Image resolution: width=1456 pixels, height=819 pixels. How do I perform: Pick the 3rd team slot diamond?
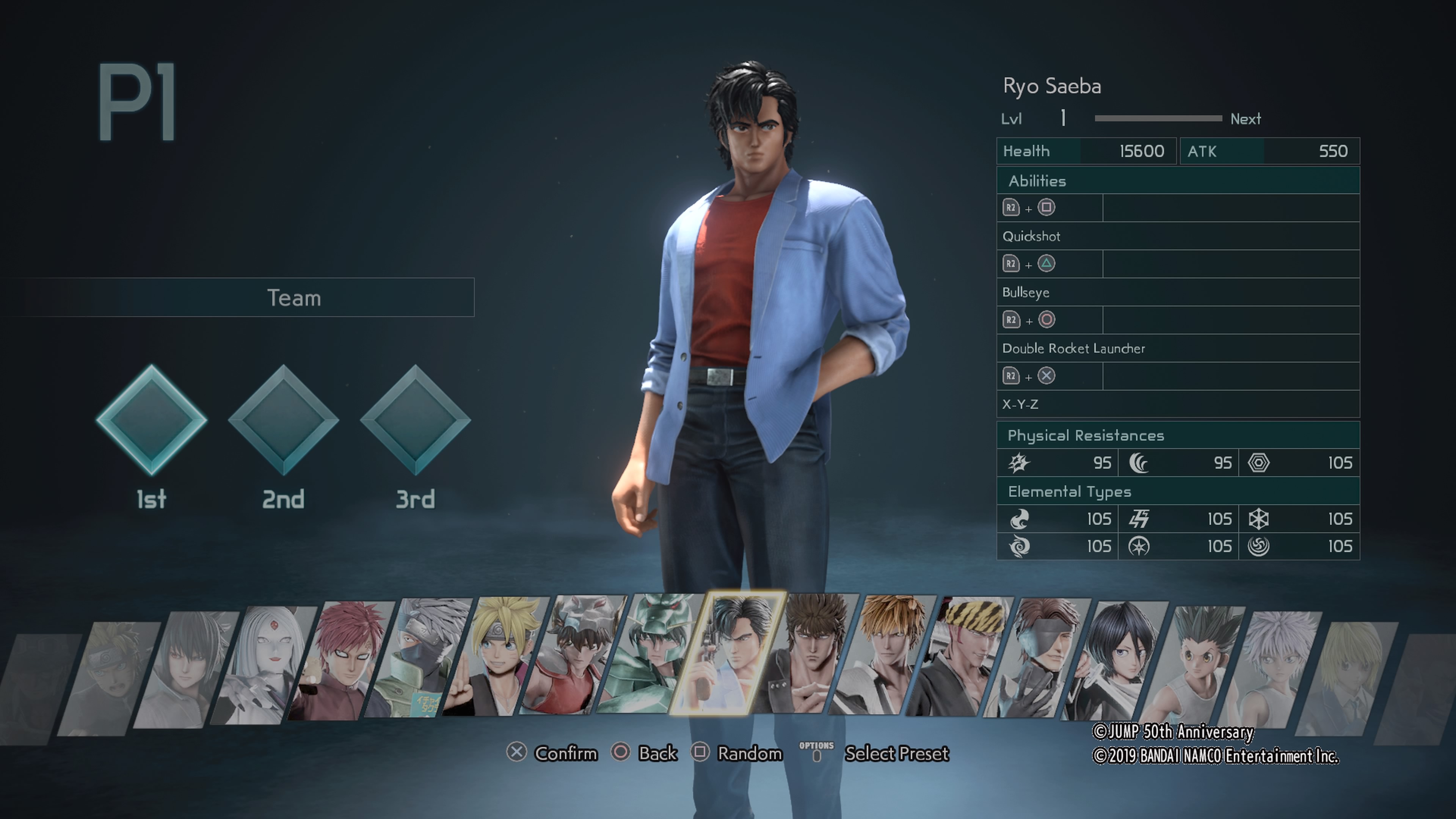416,420
